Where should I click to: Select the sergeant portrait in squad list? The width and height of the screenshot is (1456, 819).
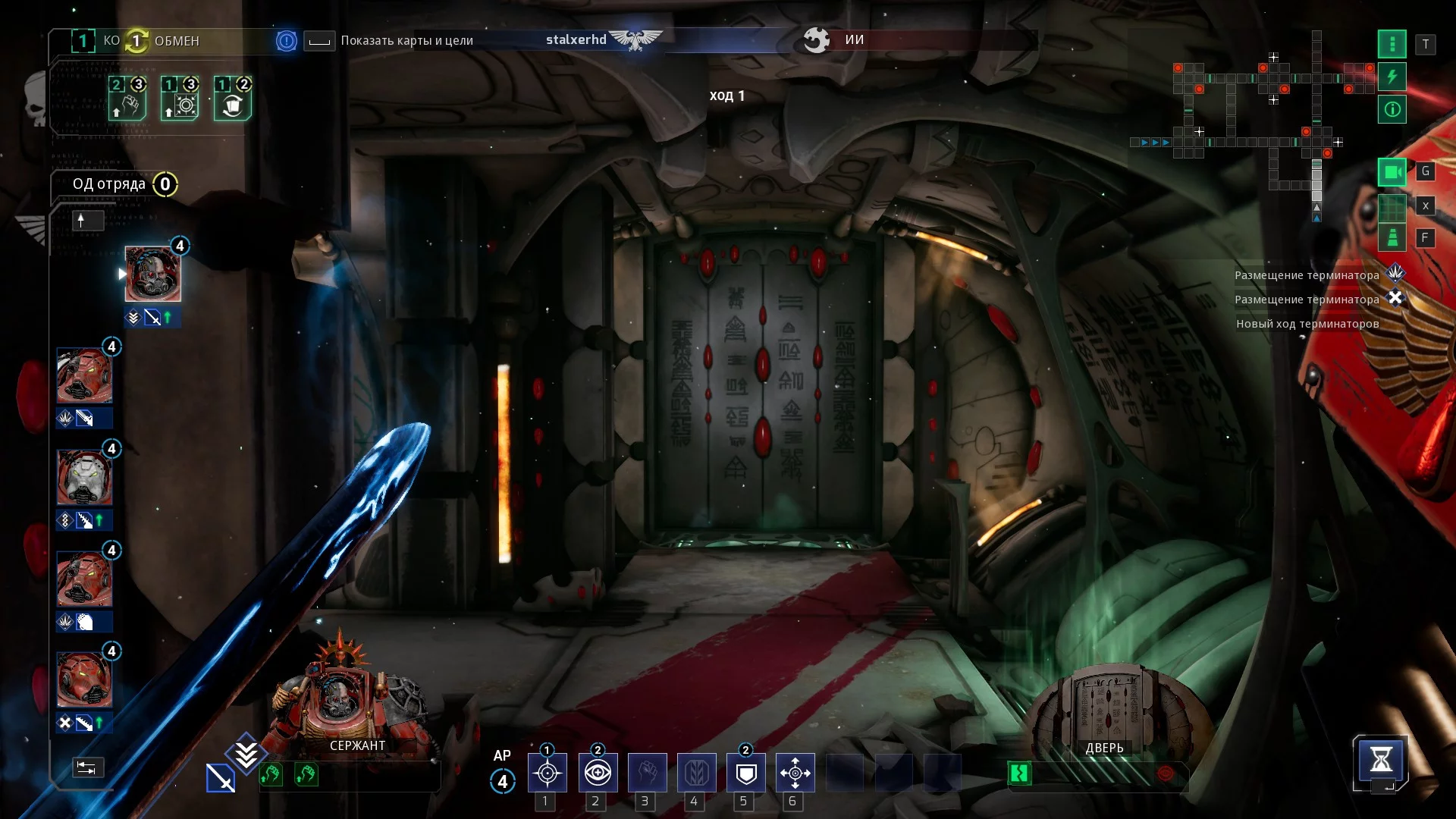[x=152, y=275]
